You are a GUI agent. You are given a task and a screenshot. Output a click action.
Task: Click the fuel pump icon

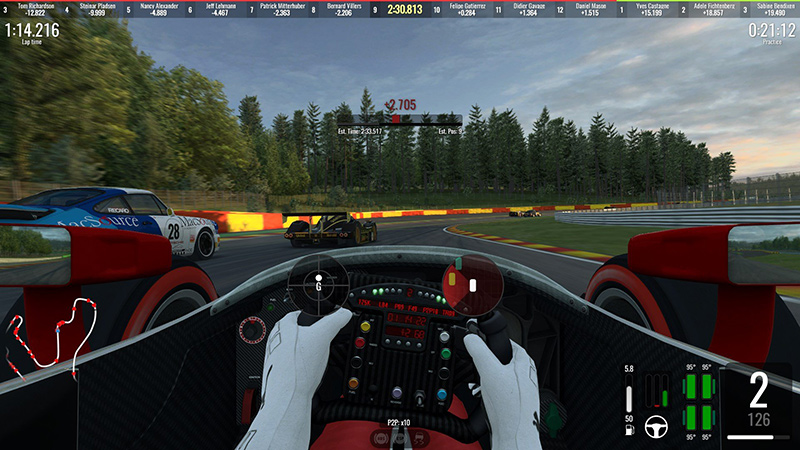coord(628,431)
